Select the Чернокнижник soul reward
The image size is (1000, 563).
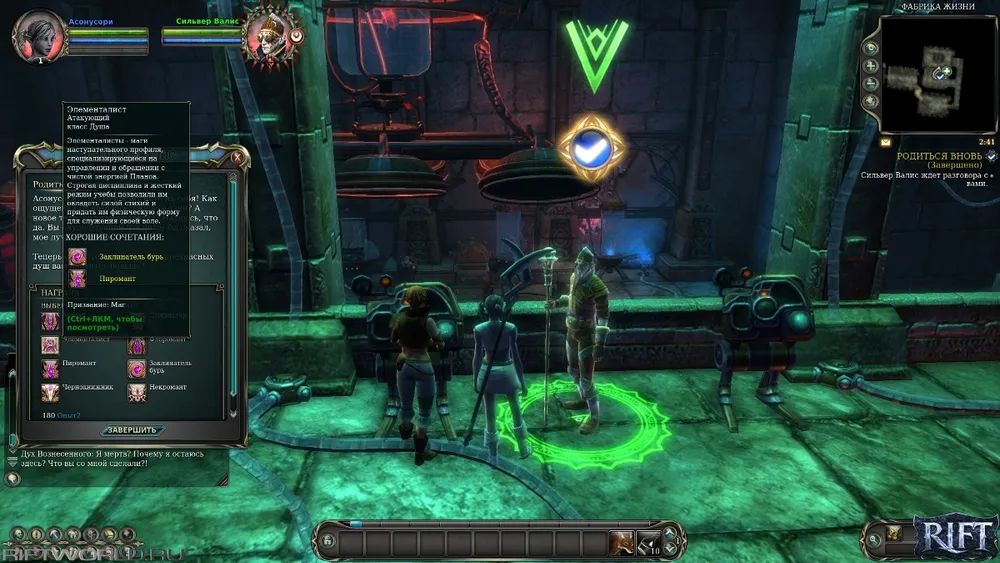click(x=50, y=393)
